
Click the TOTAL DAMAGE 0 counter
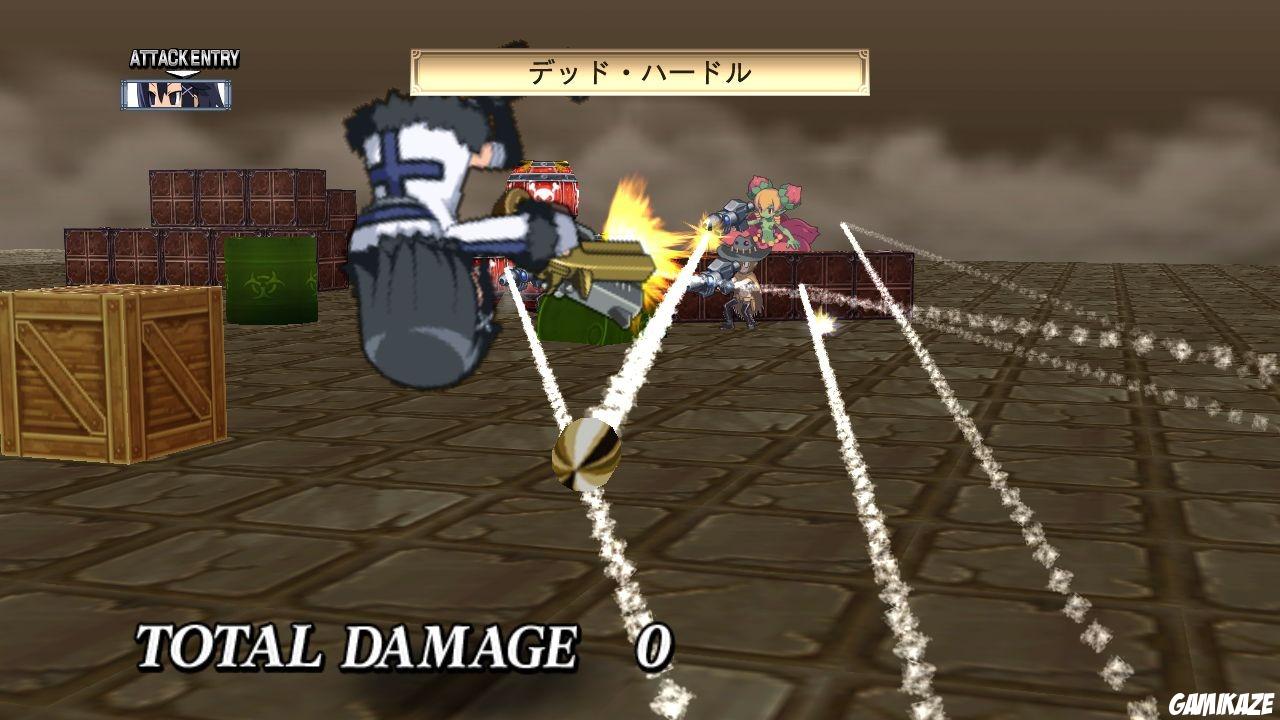tap(400, 648)
